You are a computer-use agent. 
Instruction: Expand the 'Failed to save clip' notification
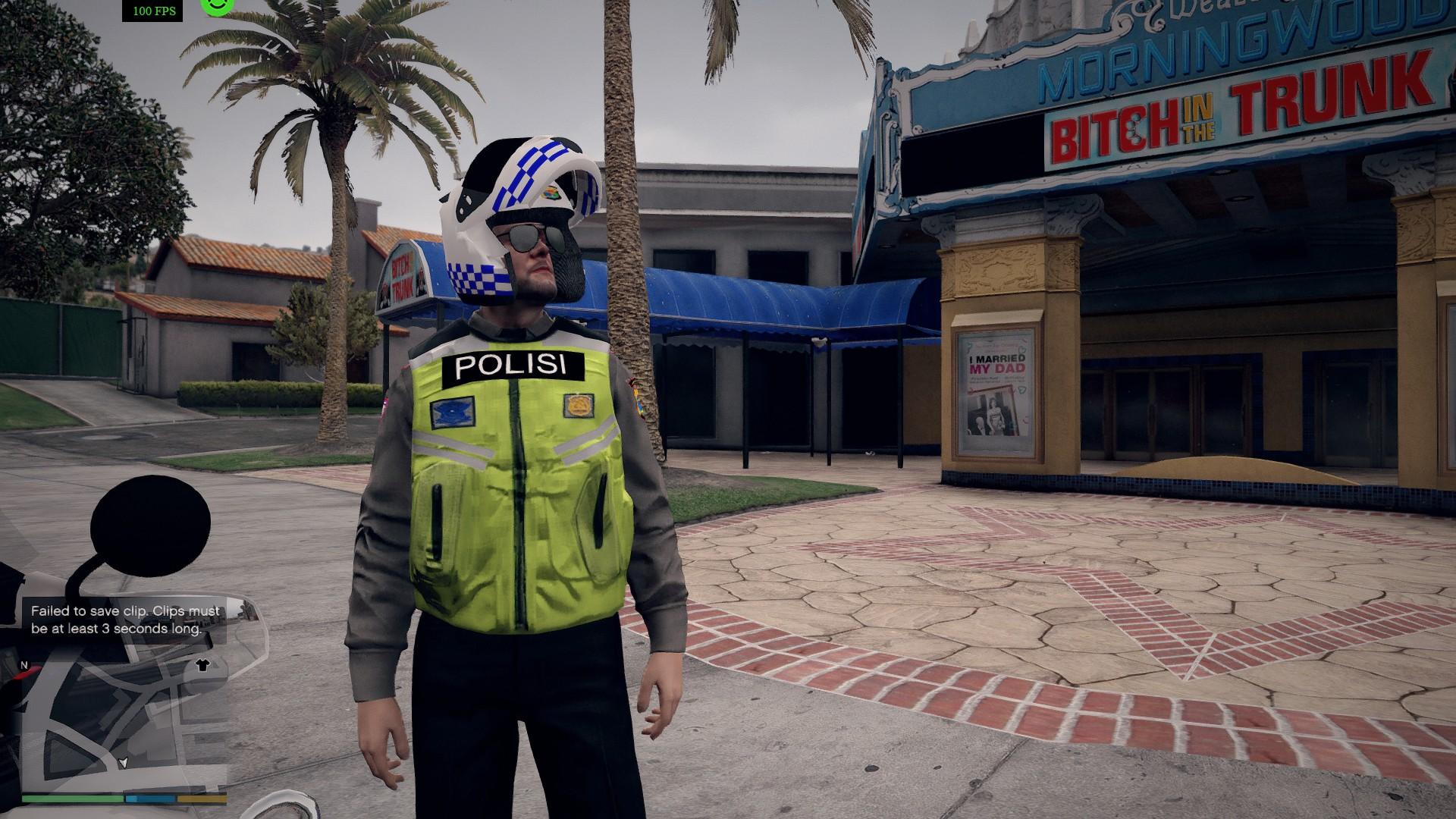pyautogui.click(x=125, y=619)
